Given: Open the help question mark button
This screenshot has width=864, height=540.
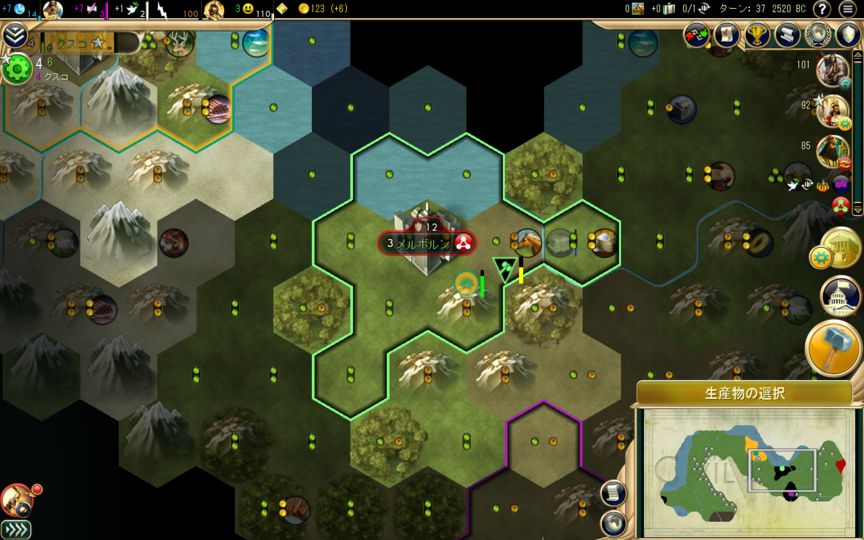Looking at the screenshot, I should click(x=821, y=9).
